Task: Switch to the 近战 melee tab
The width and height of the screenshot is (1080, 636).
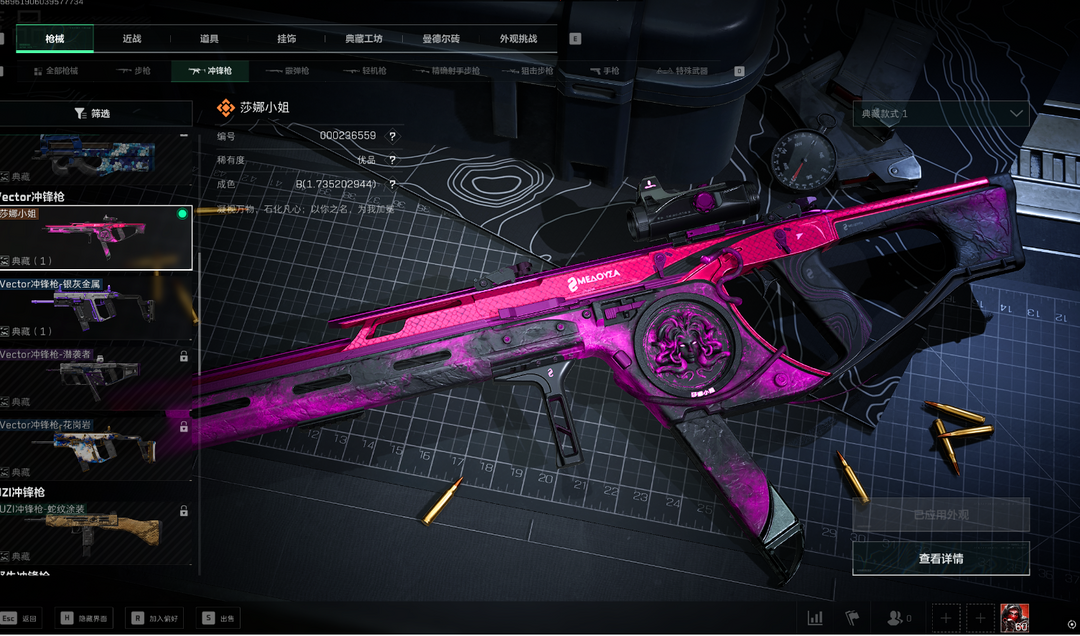Action: pos(132,39)
